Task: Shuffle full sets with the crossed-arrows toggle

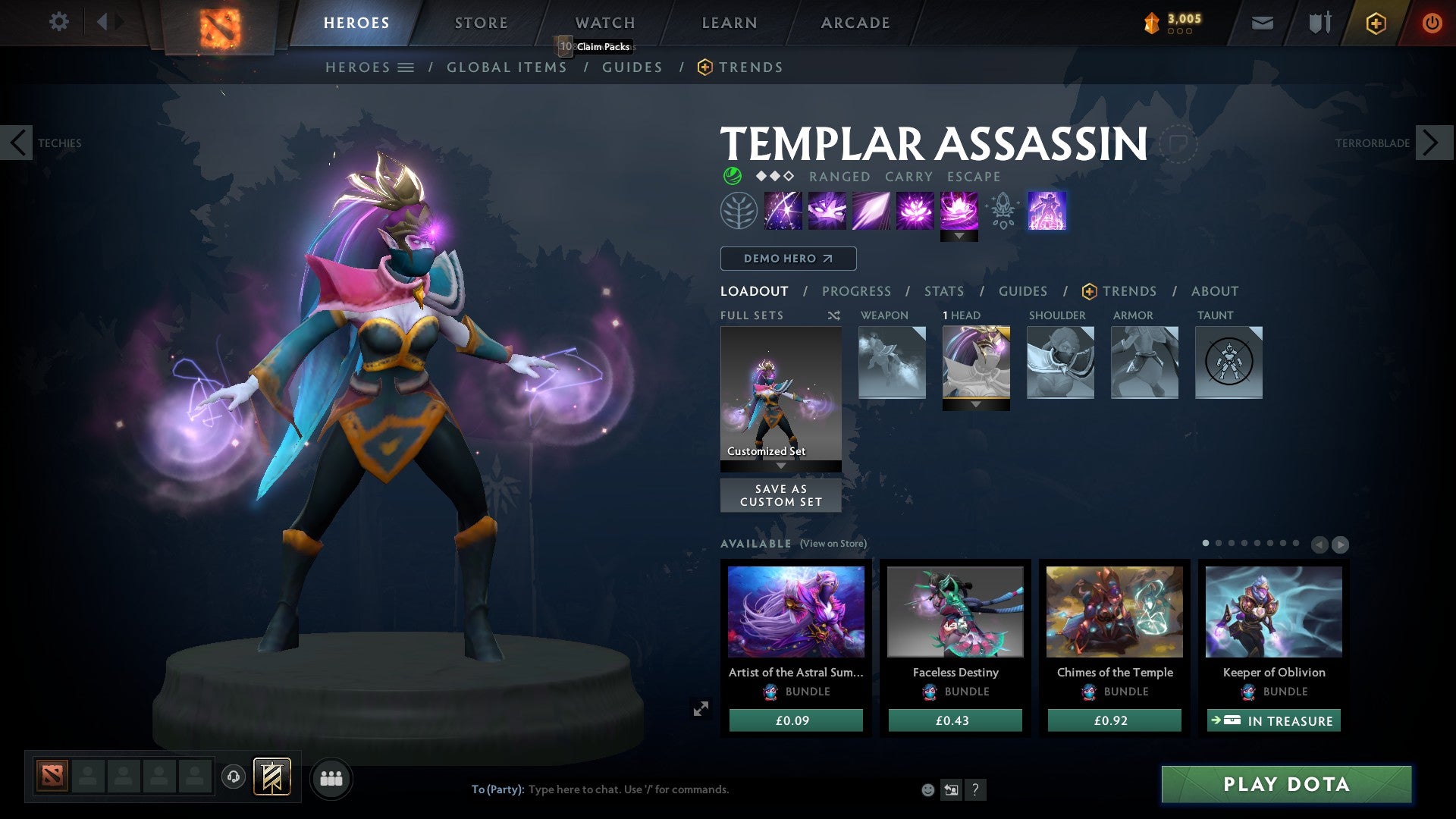Action: coord(833,315)
